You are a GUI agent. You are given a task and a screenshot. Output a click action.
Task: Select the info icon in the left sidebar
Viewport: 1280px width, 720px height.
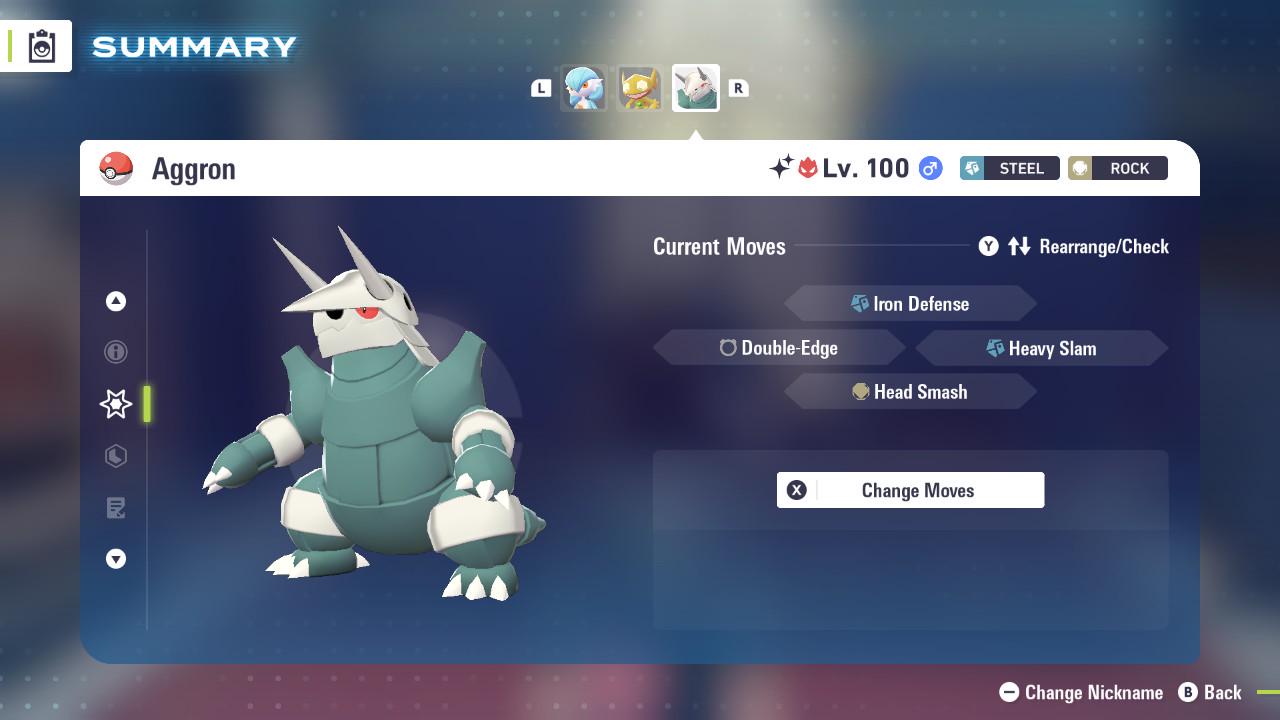[x=116, y=352]
